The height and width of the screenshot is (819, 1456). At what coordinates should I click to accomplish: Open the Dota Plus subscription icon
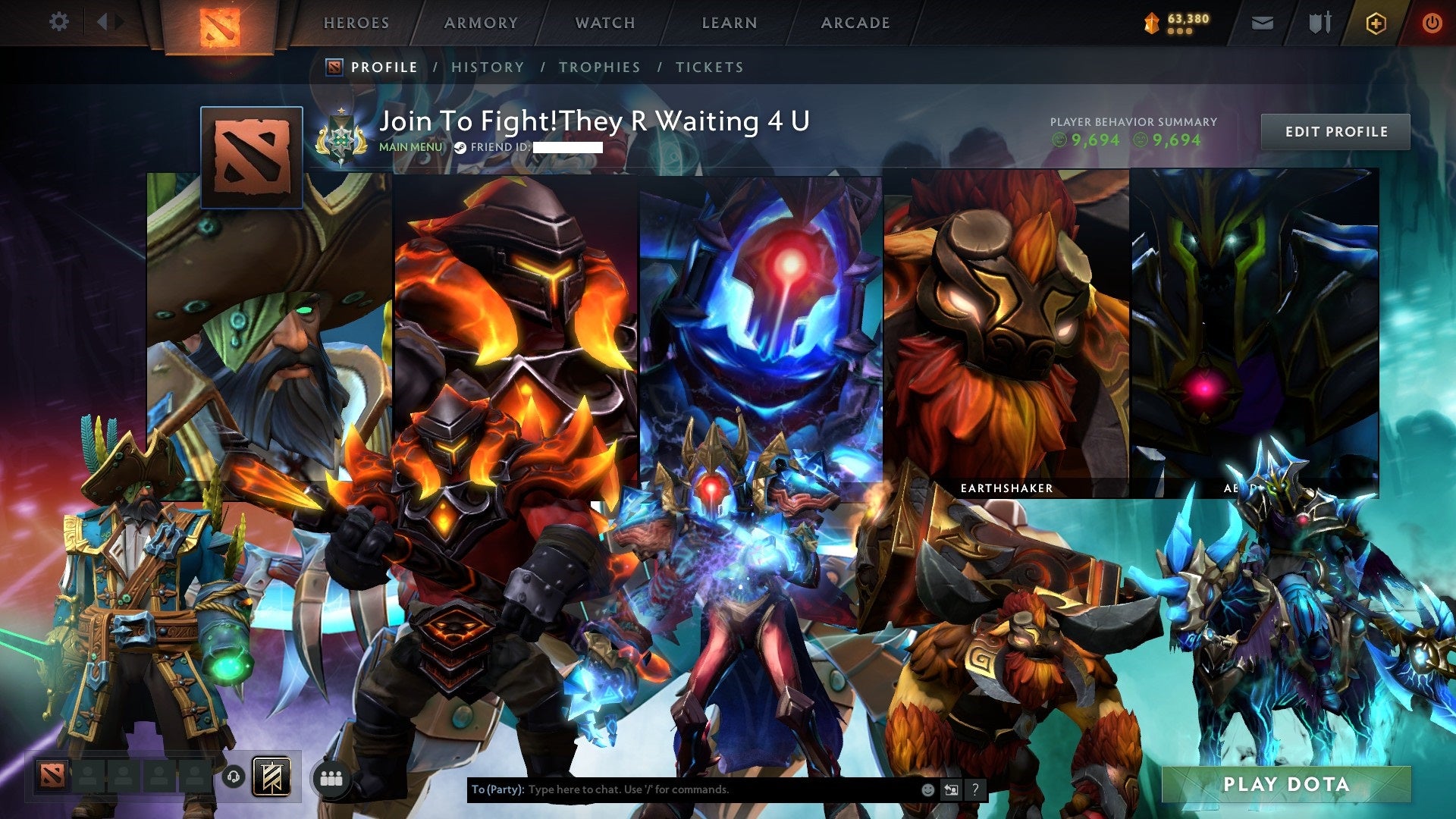[x=1378, y=23]
